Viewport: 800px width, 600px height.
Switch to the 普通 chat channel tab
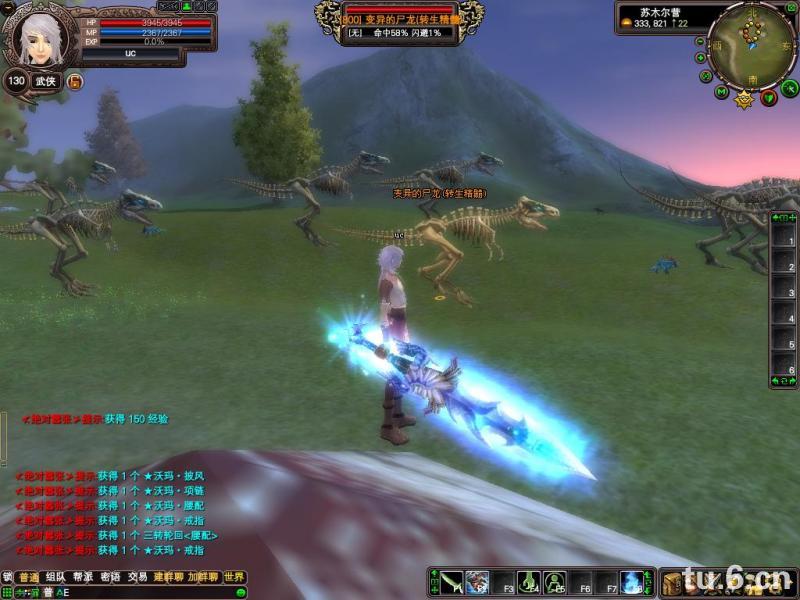pyautogui.click(x=29, y=578)
